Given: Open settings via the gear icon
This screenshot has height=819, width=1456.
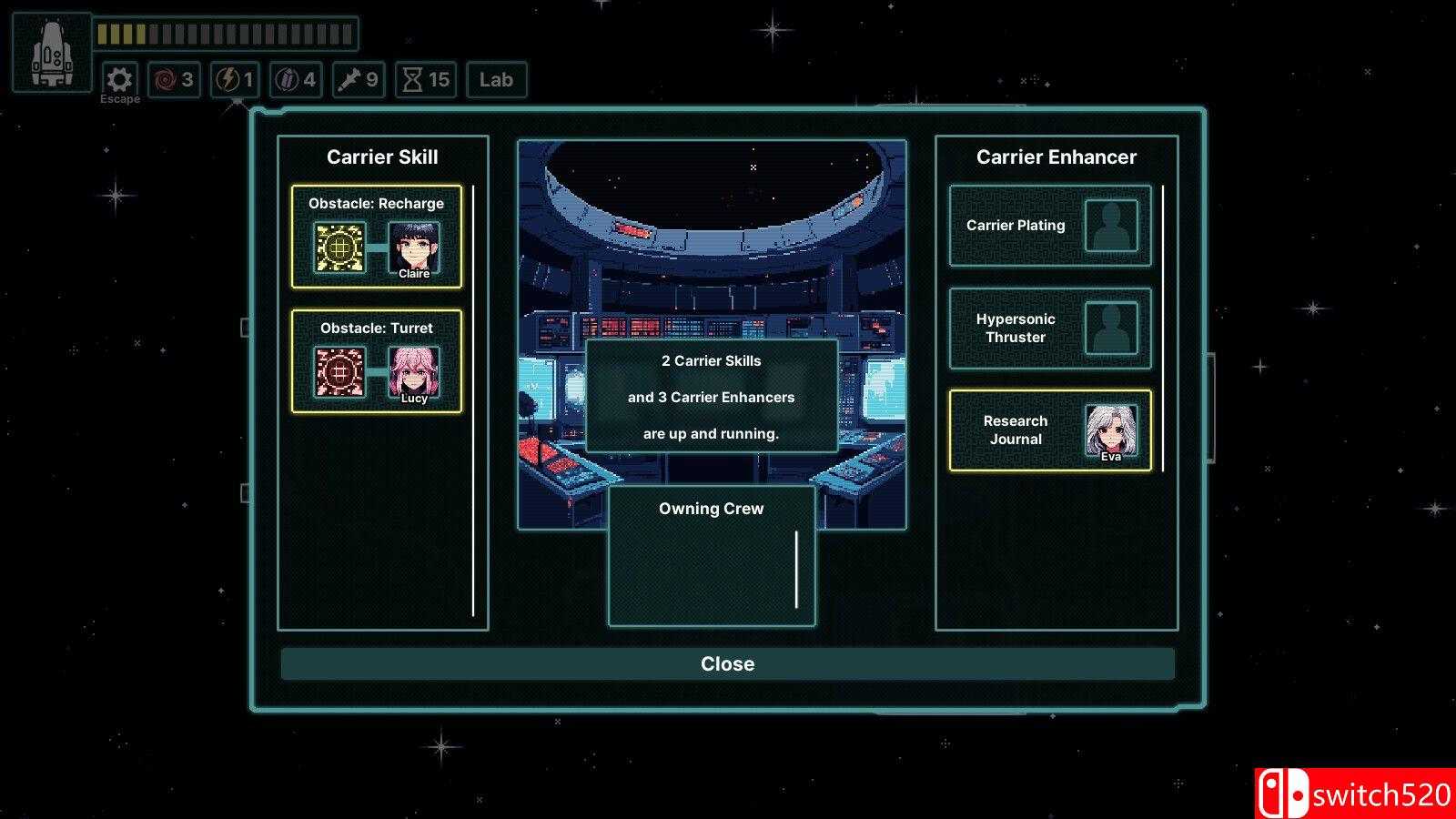Looking at the screenshot, I should pos(119,79).
